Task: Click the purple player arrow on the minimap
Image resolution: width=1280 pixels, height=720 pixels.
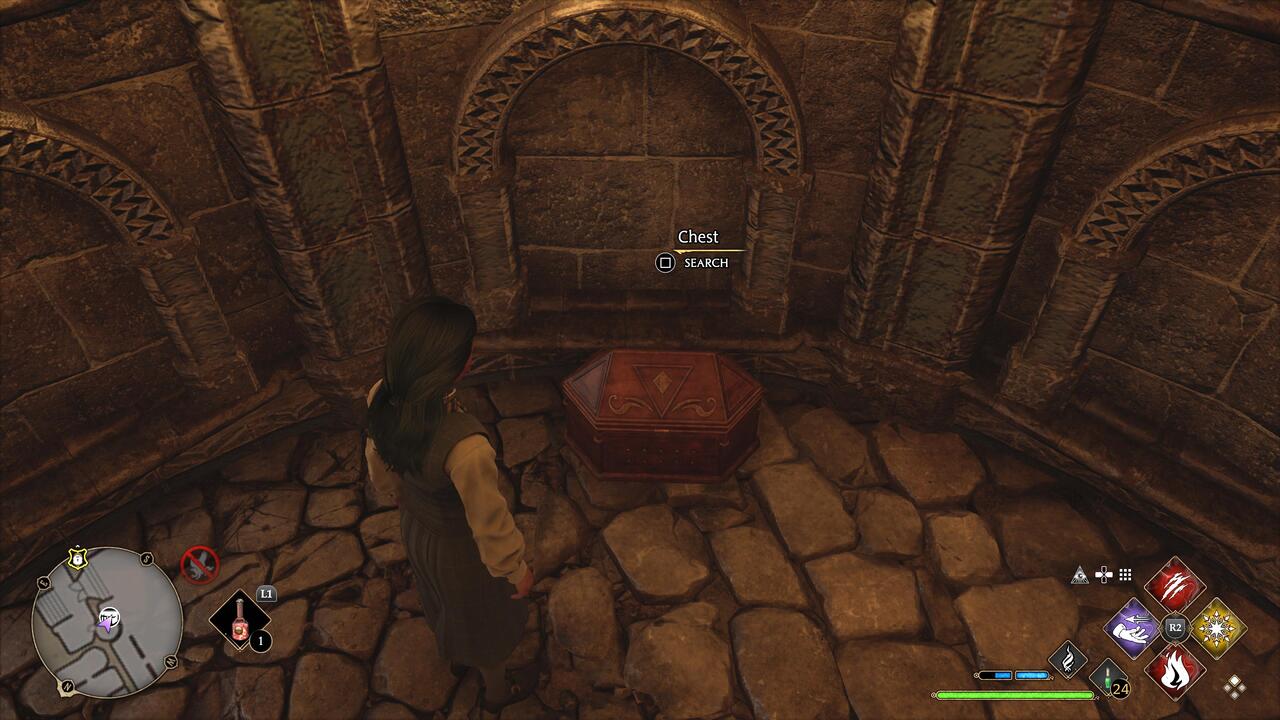Action: [106, 624]
